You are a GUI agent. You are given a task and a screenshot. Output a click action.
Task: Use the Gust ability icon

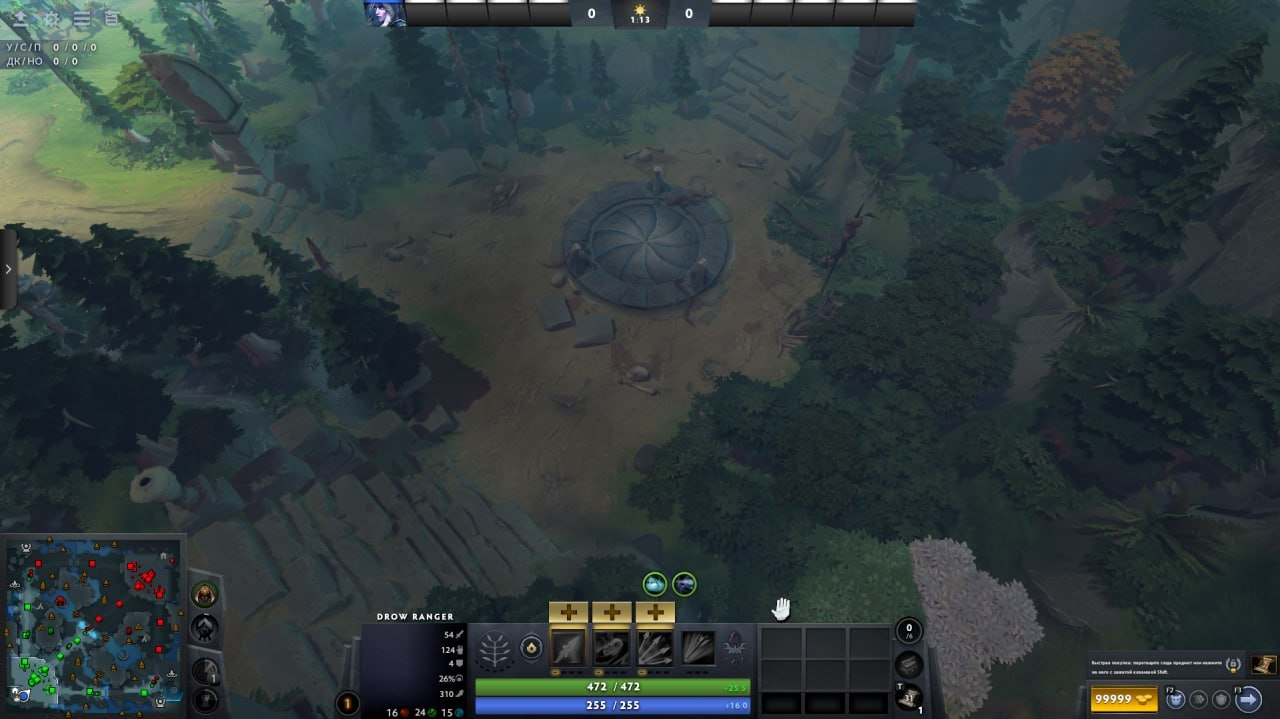point(611,648)
